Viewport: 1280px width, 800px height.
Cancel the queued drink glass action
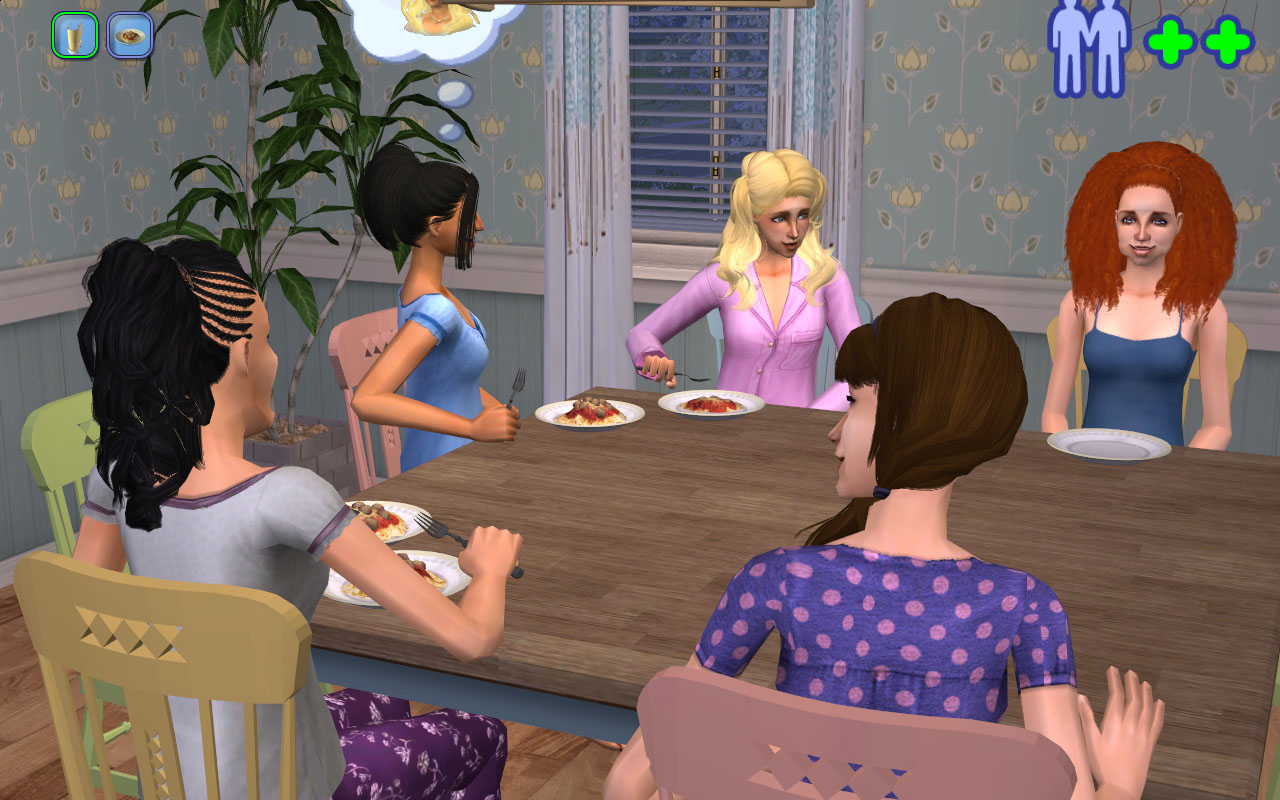click(x=75, y=35)
